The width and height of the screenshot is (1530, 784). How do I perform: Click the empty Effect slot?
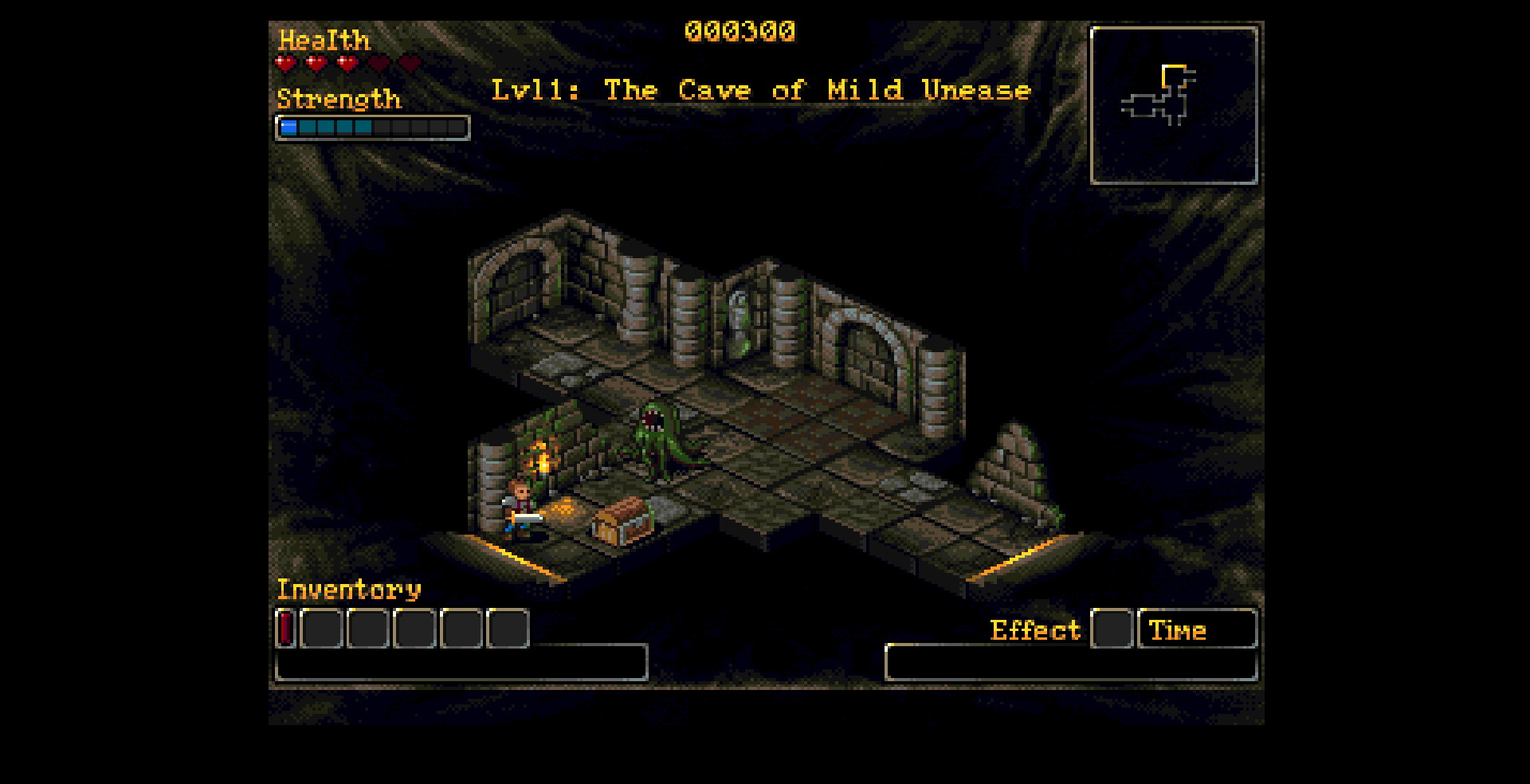coord(1112,629)
